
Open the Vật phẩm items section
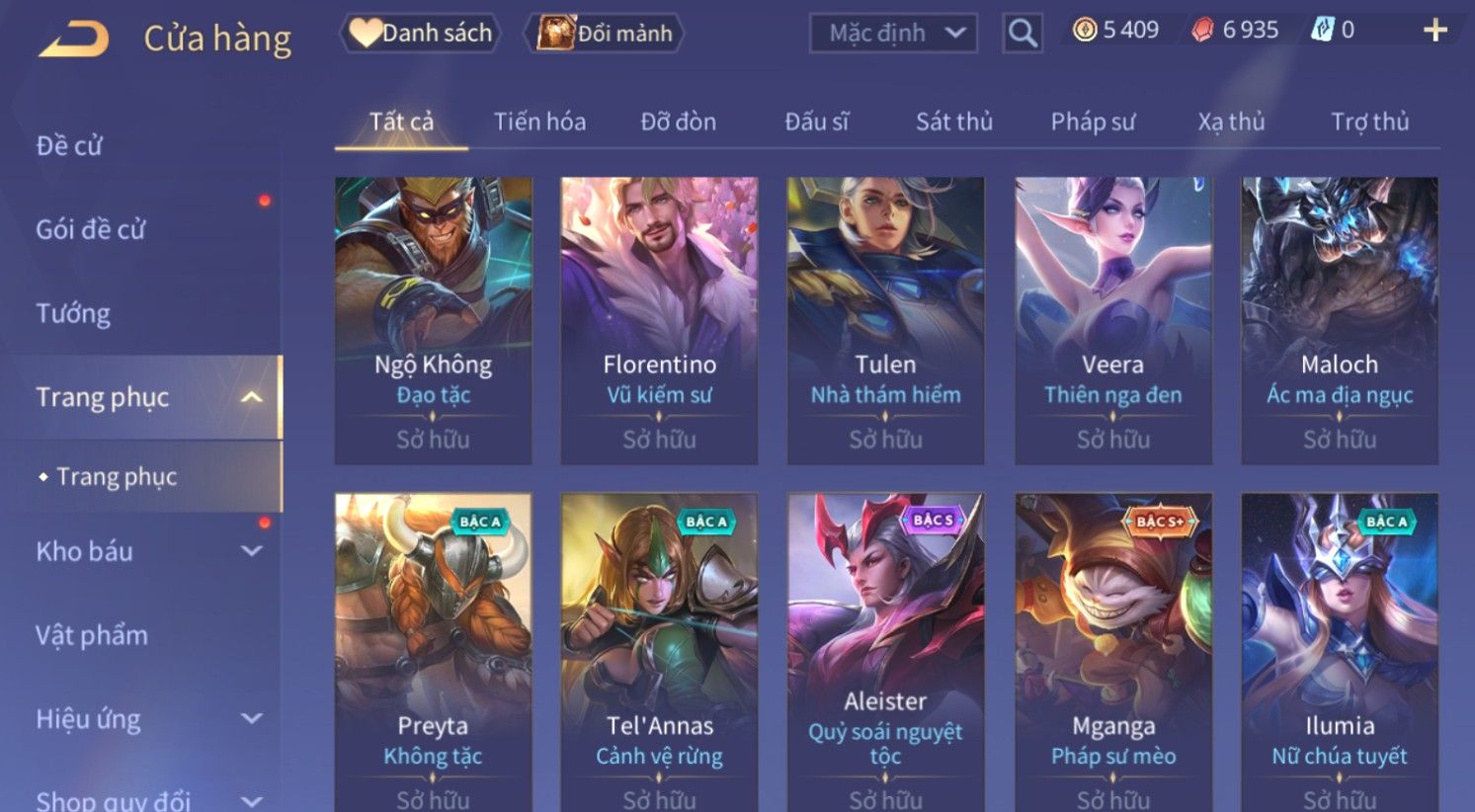[x=92, y=635]
